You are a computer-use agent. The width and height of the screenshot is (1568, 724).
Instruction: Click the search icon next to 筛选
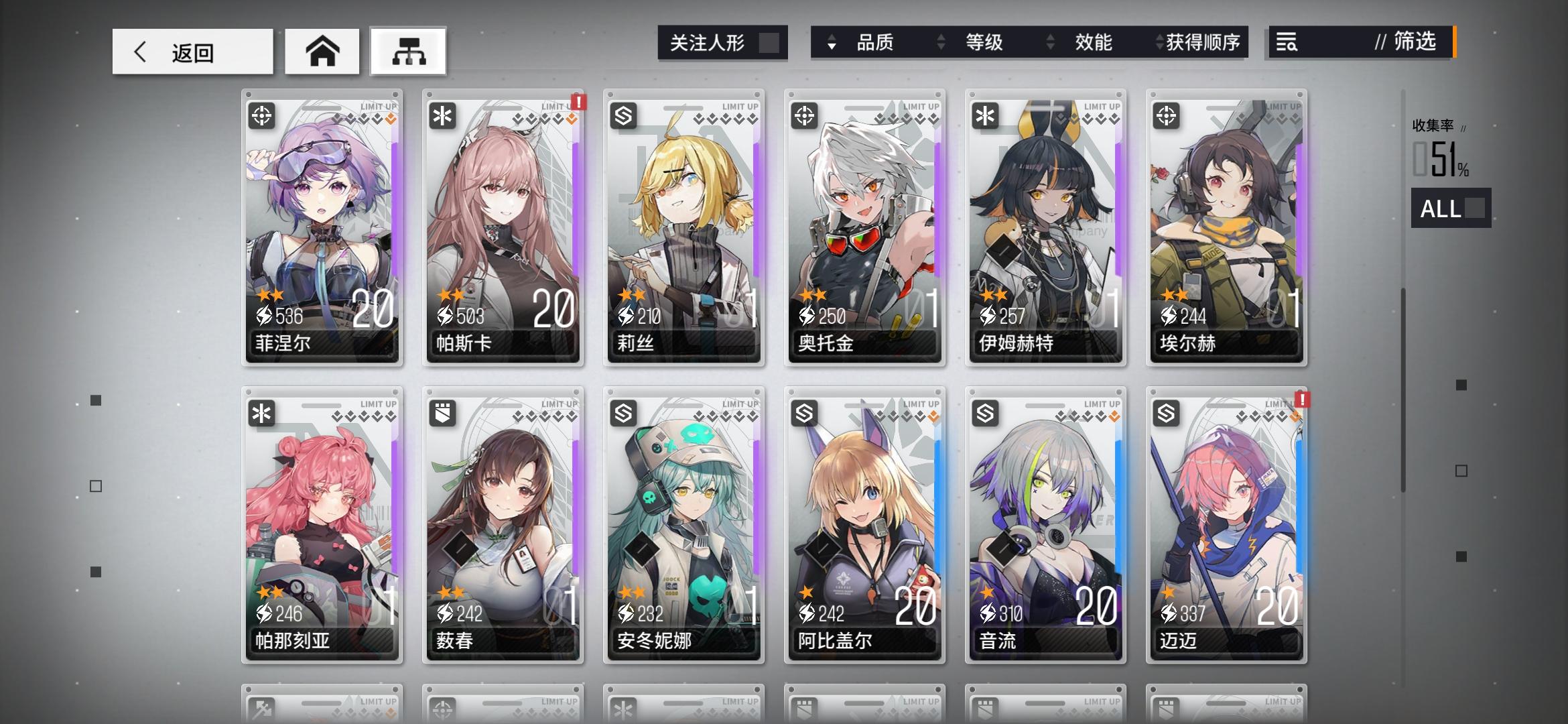pos(1289,42)
